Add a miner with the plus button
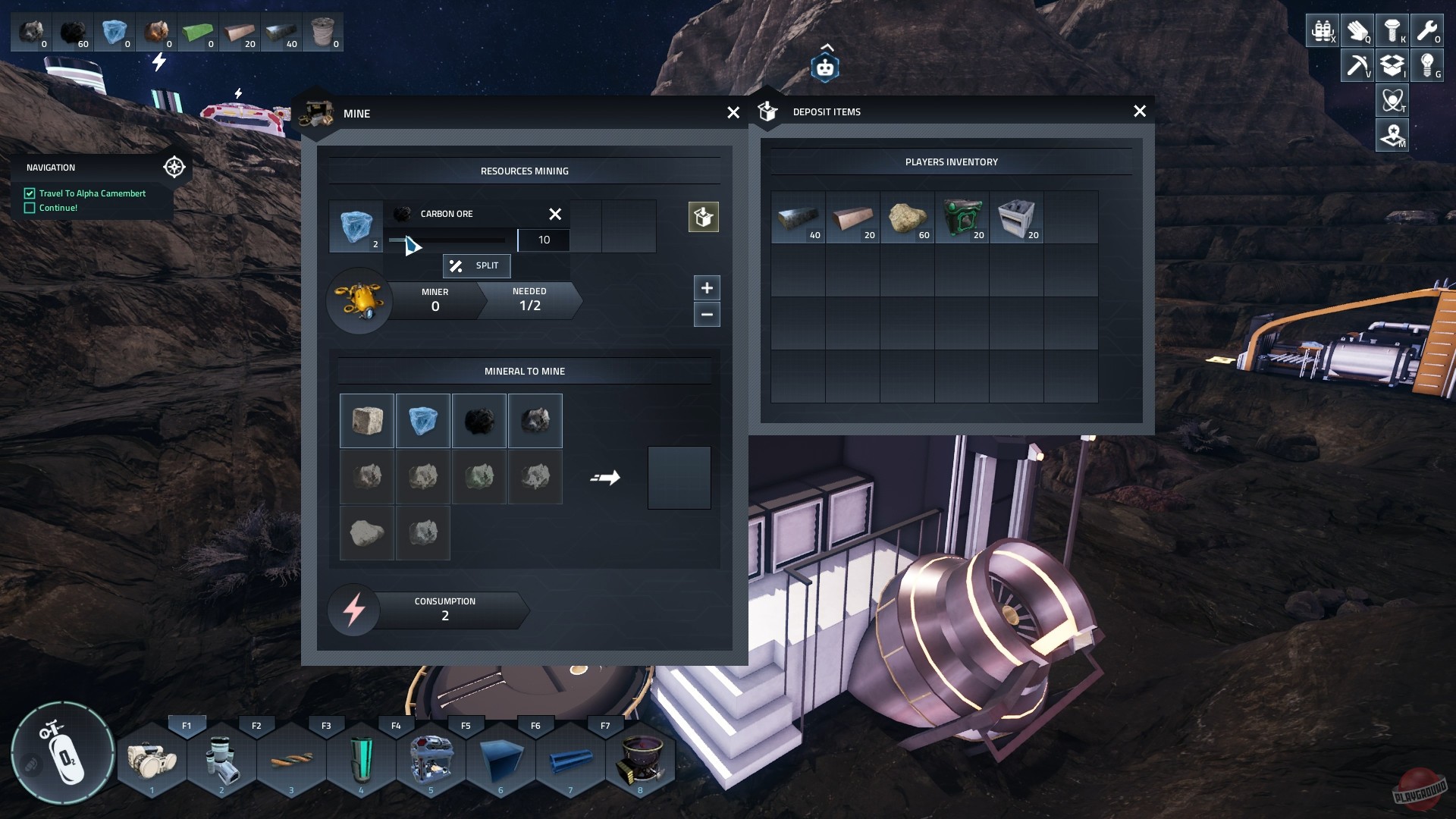 [x=707, y=288]
